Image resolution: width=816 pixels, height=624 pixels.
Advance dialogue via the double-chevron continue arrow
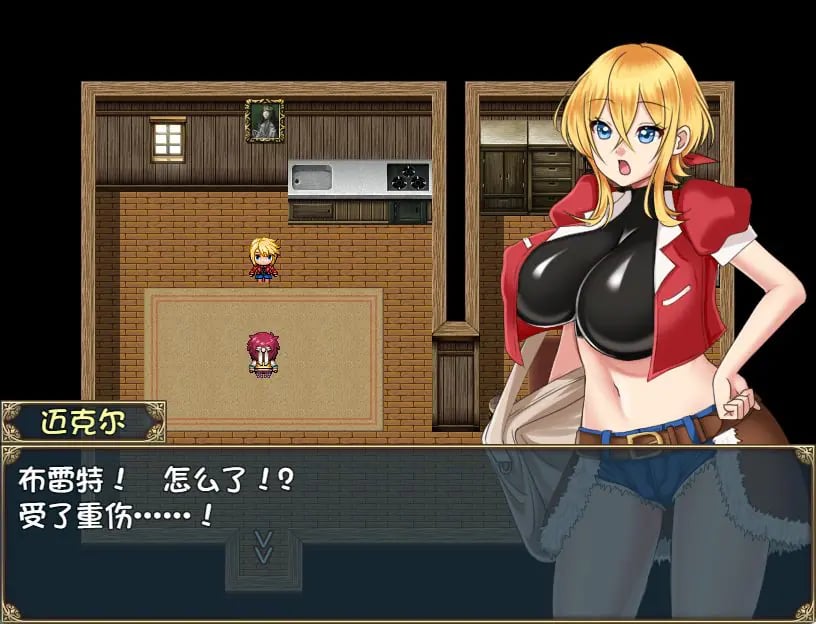point(263,547)
